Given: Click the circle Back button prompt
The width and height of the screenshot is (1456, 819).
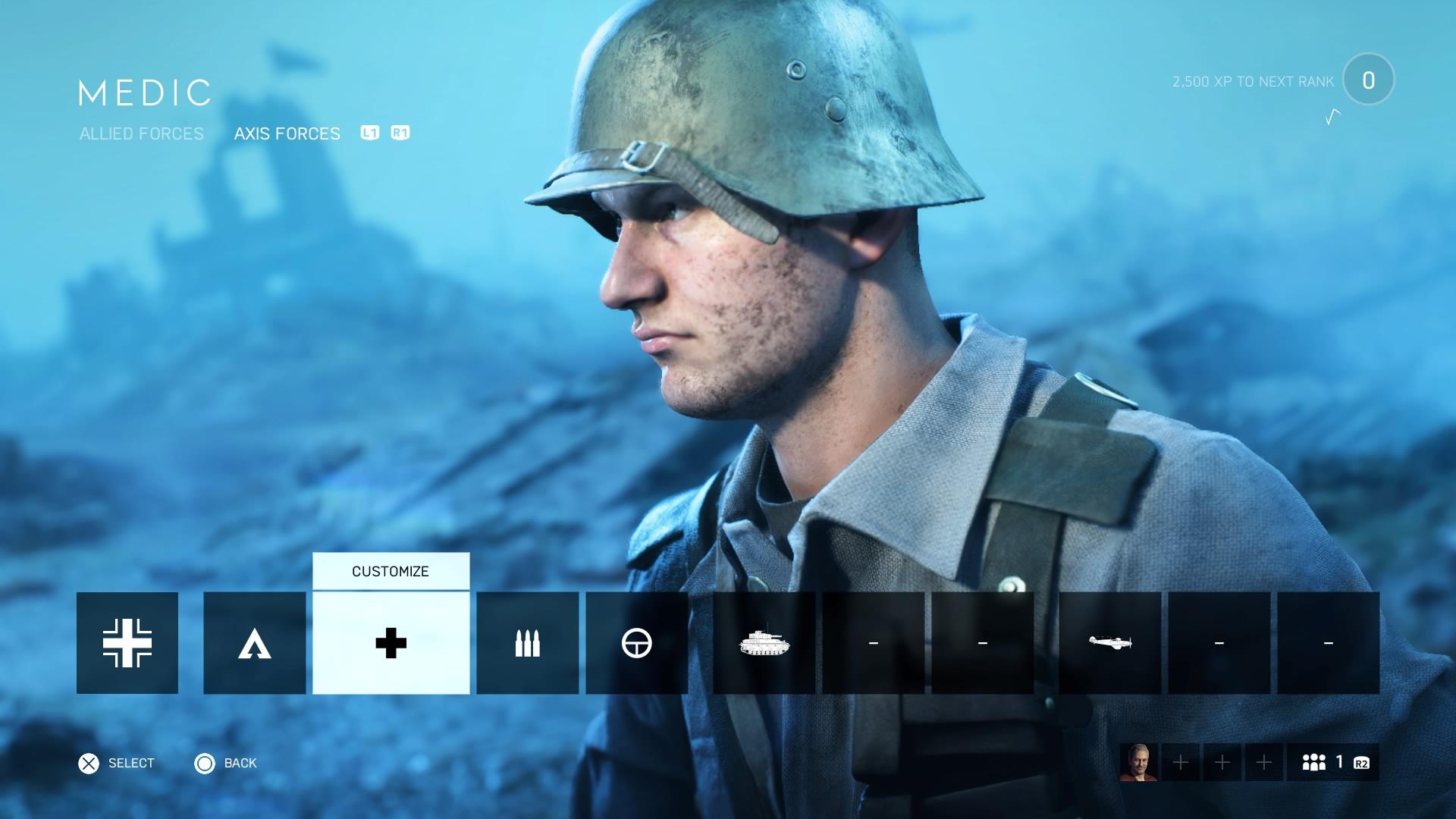Looking at the screenshot, I should click(204, 764).
